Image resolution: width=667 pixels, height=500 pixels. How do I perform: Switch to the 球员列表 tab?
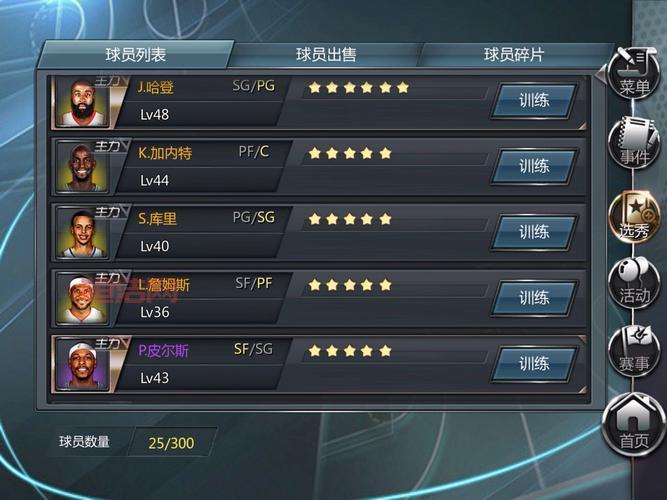click(x=136, y=55)
